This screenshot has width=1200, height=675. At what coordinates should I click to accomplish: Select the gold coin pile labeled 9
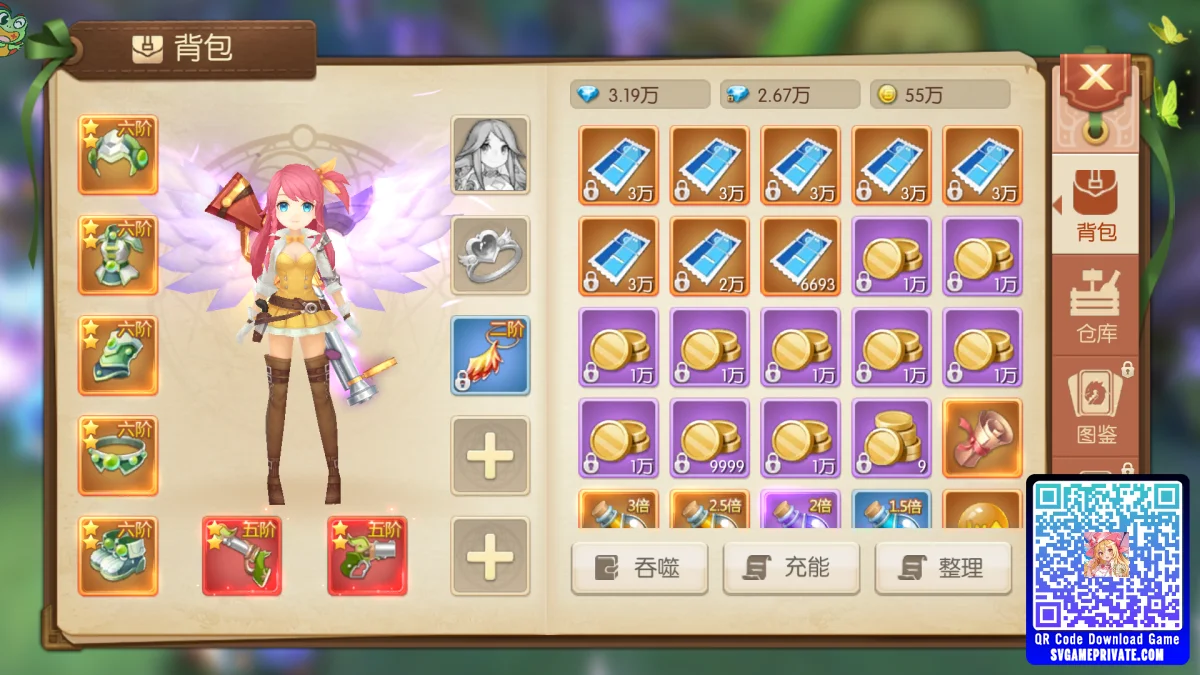[x=892, y=438]
